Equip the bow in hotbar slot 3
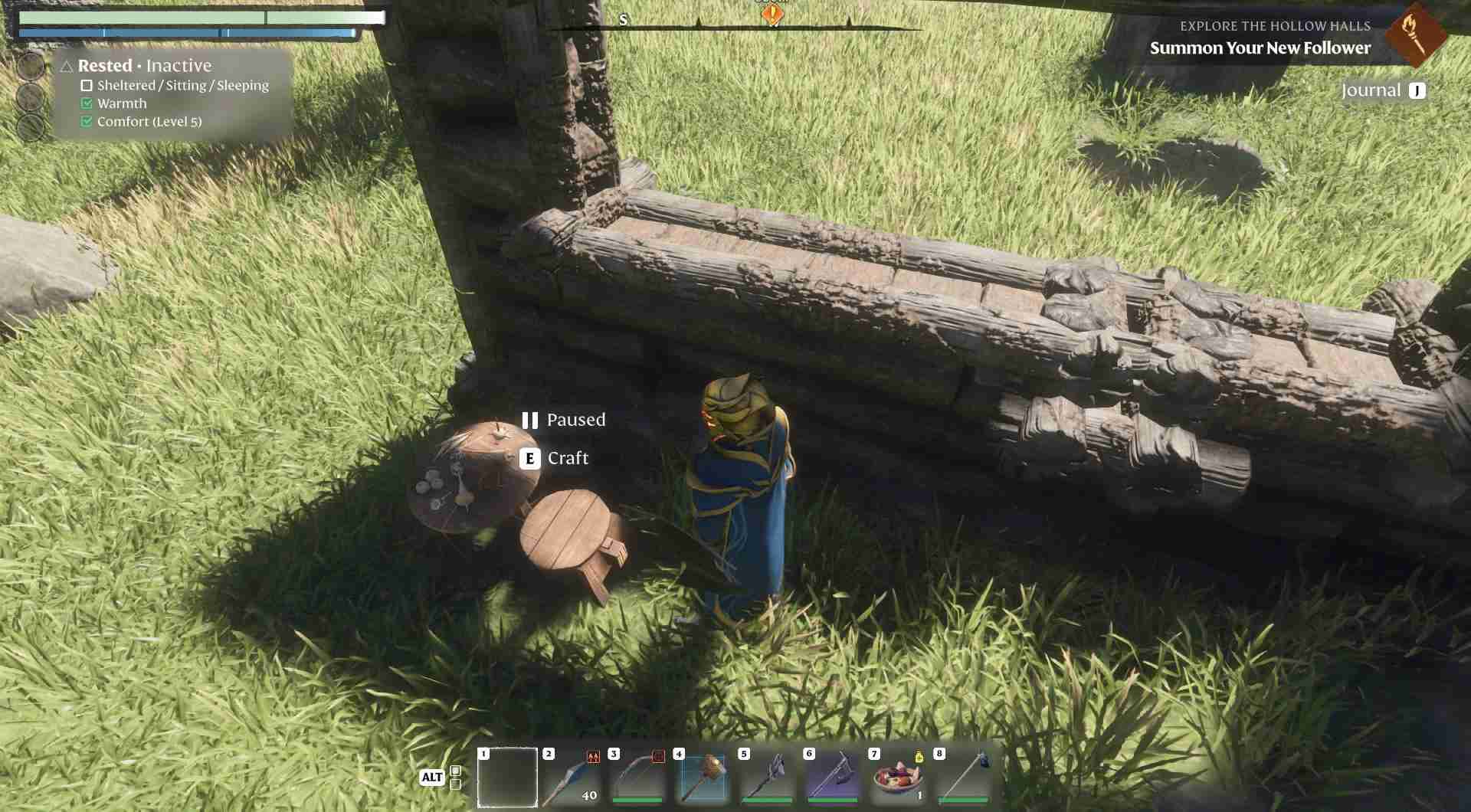This screenshot has height=812, width=1471. (637, 777)
